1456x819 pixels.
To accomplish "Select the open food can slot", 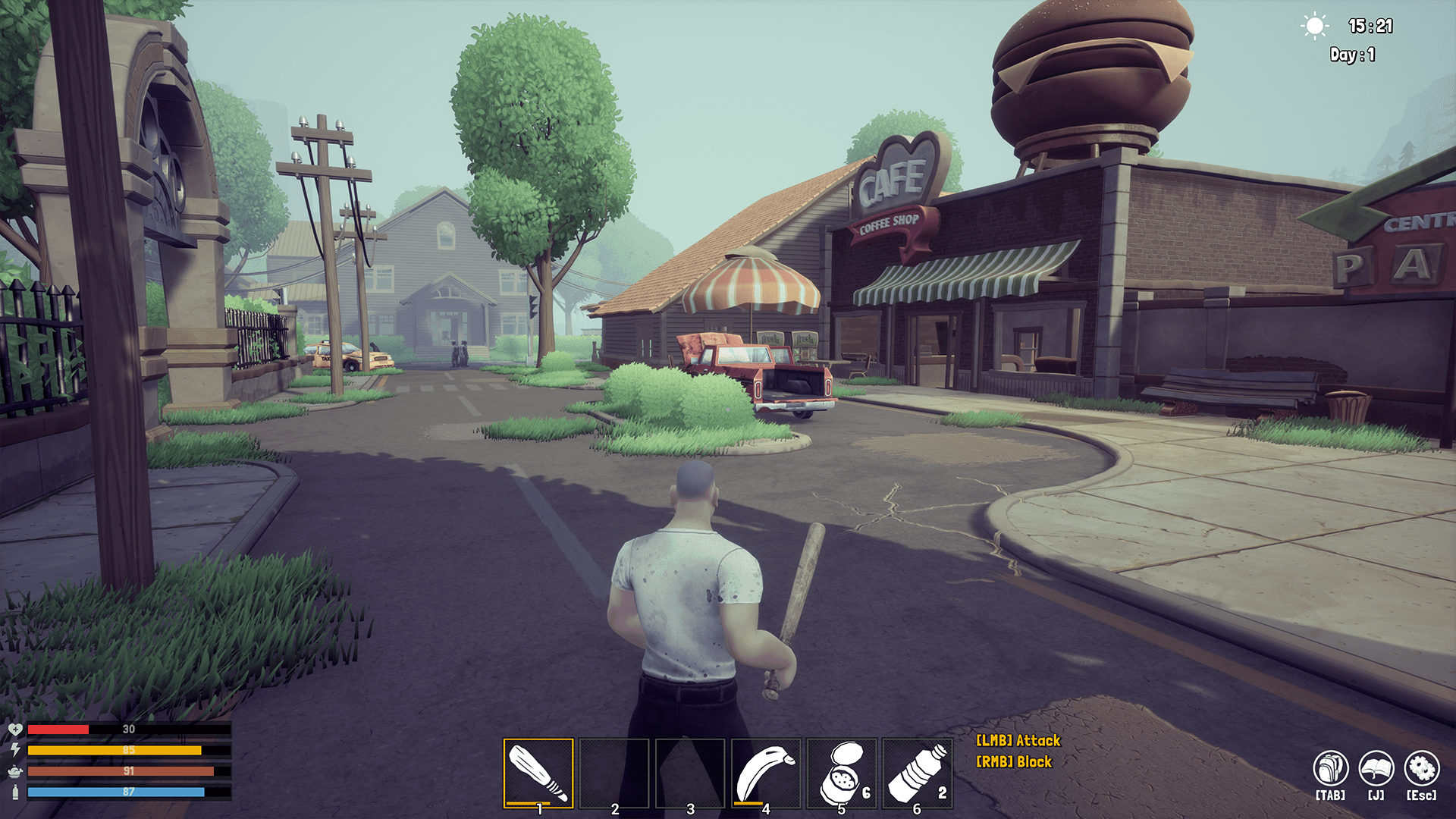I will [x=841, y=773].
